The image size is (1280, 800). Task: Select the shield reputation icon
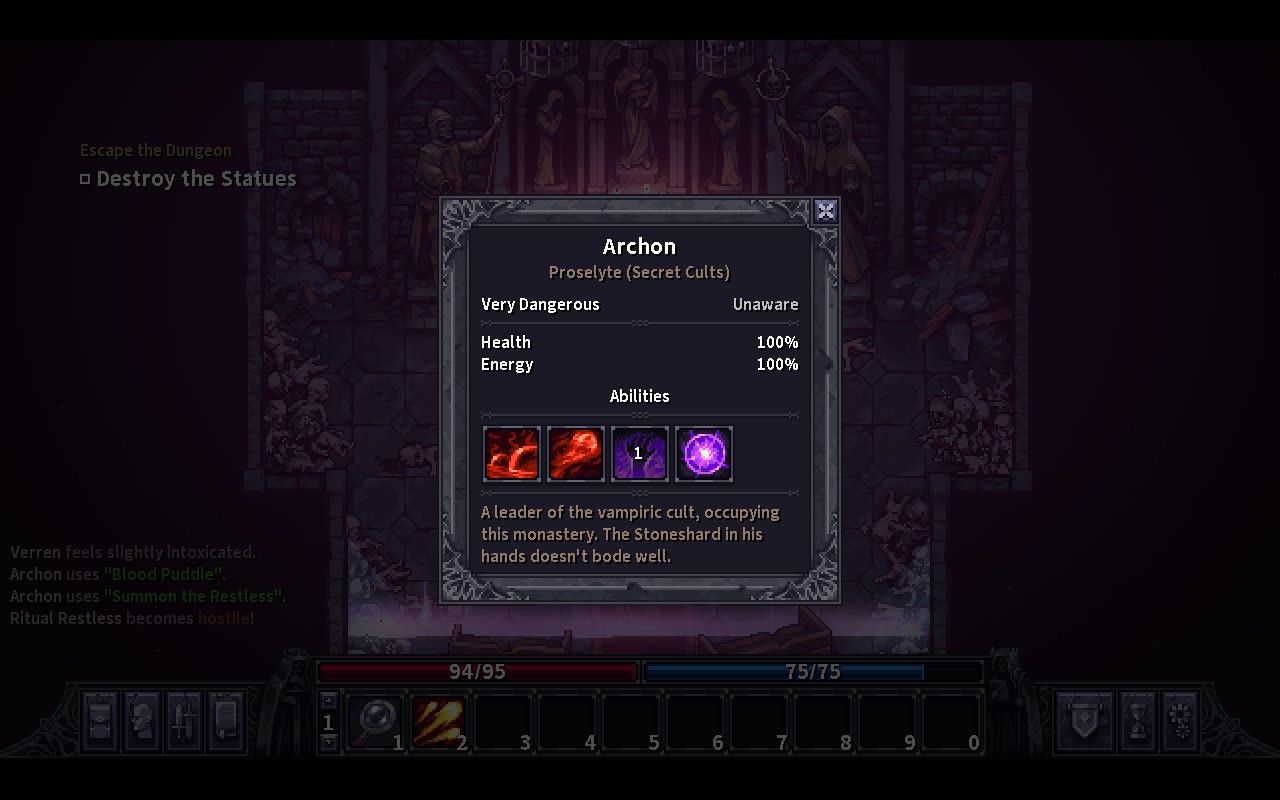click(x=1085, y=720)
